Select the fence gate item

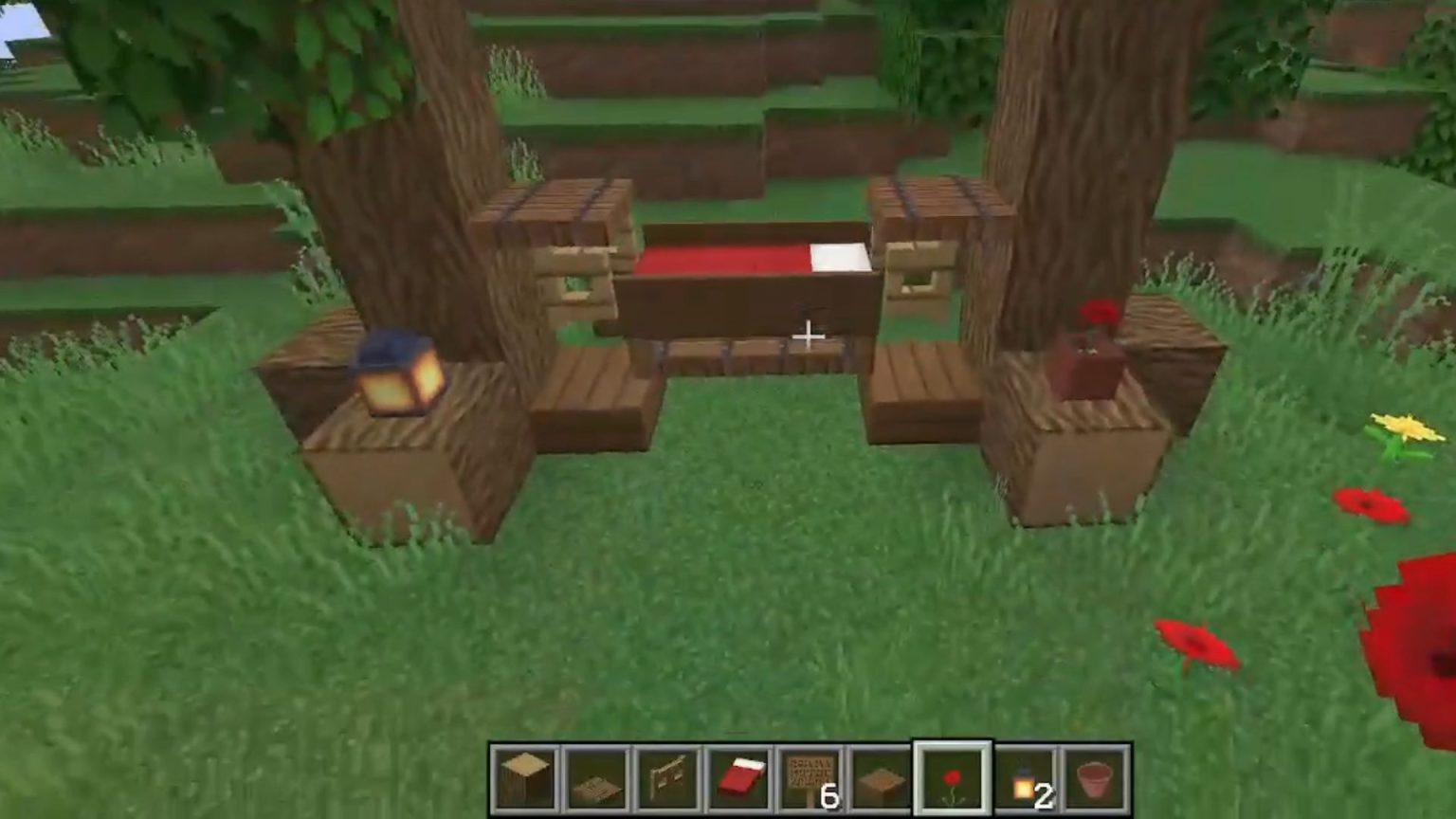click(664, 777)
